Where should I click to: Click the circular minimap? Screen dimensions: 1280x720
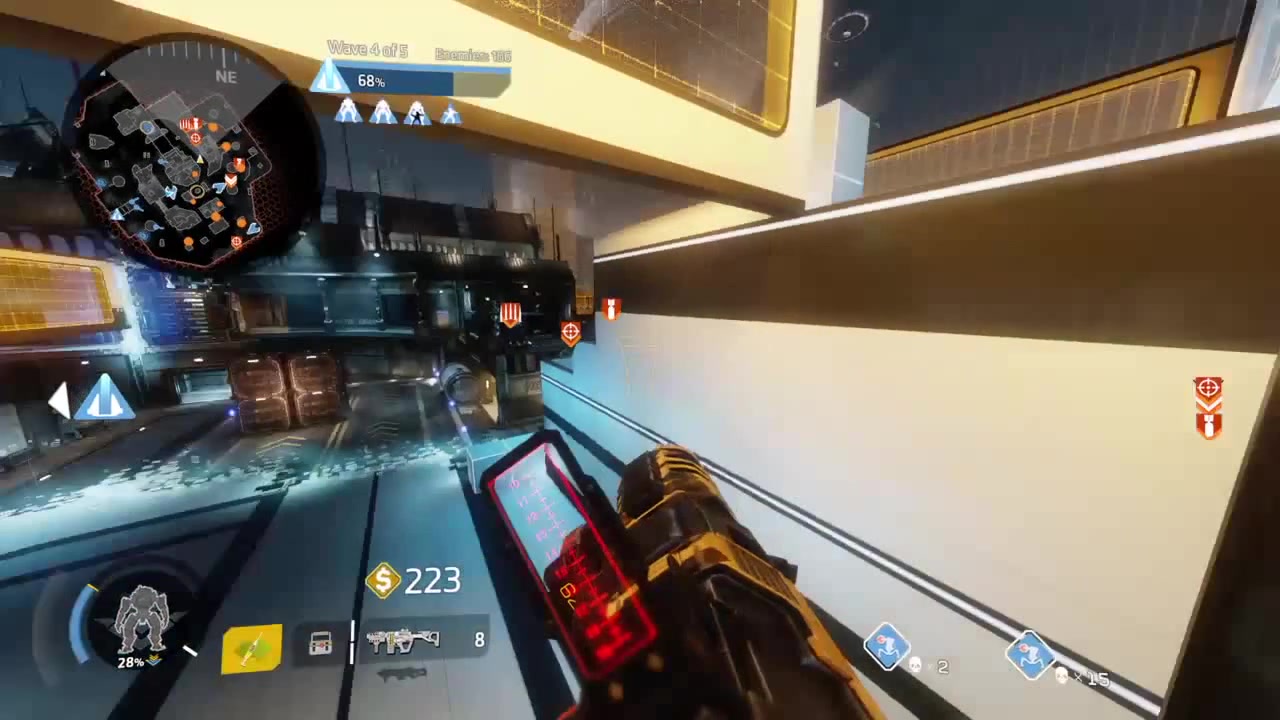tap(183, 155)
